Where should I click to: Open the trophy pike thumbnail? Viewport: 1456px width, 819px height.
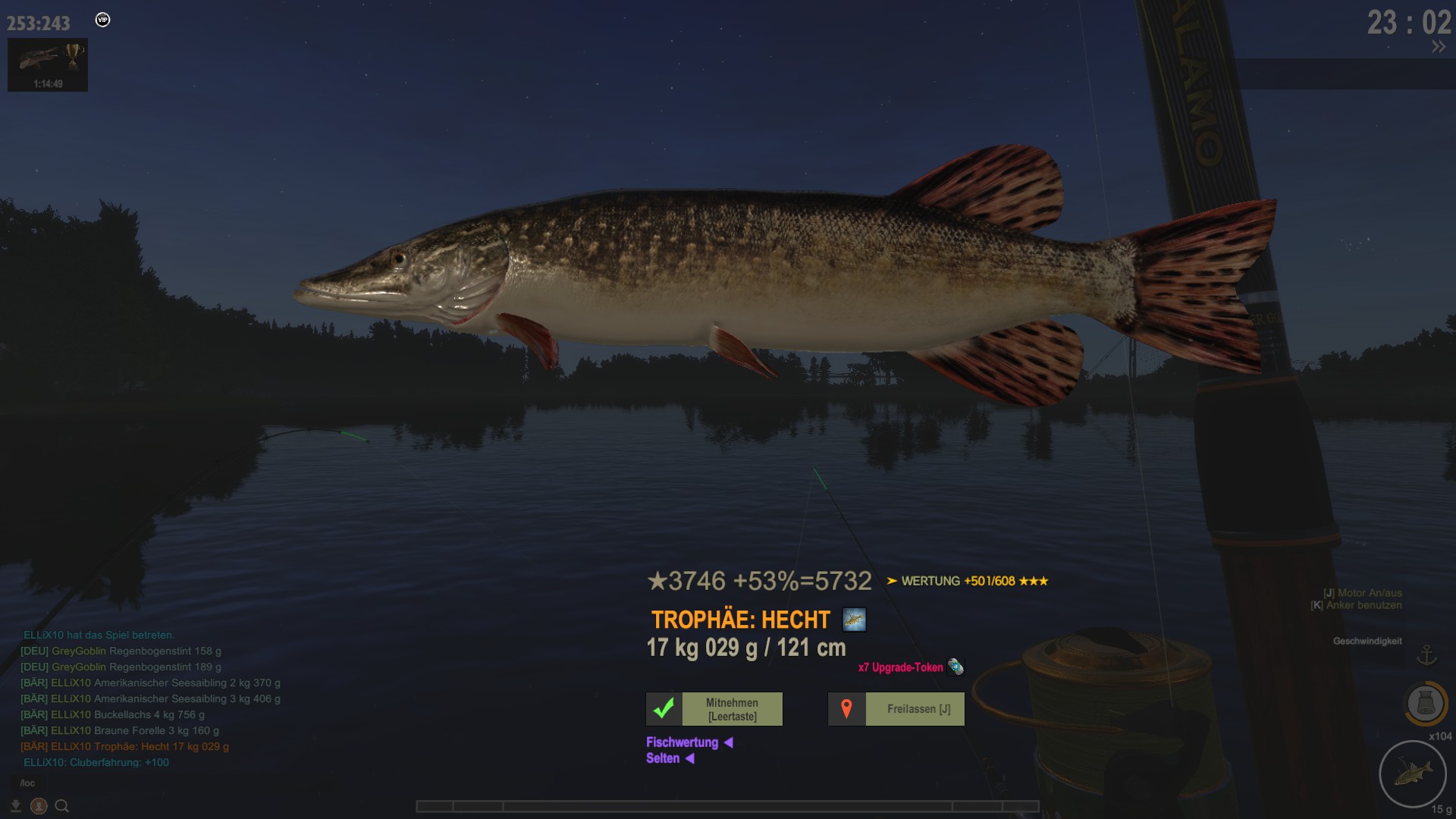click(48, 64)
